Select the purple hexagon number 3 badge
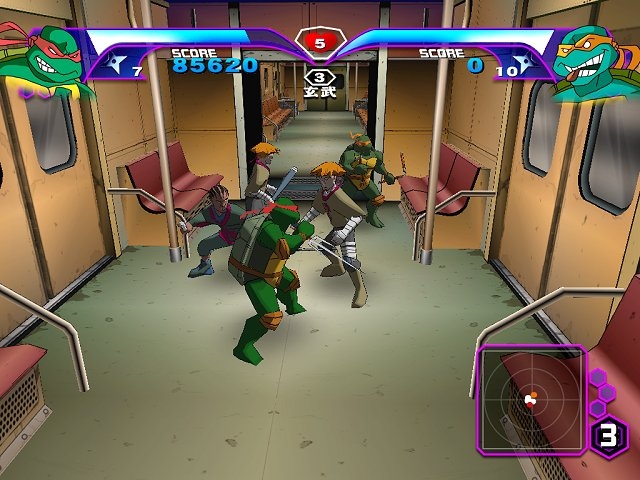The image size is (640, 480). click(x=608, y=436)
